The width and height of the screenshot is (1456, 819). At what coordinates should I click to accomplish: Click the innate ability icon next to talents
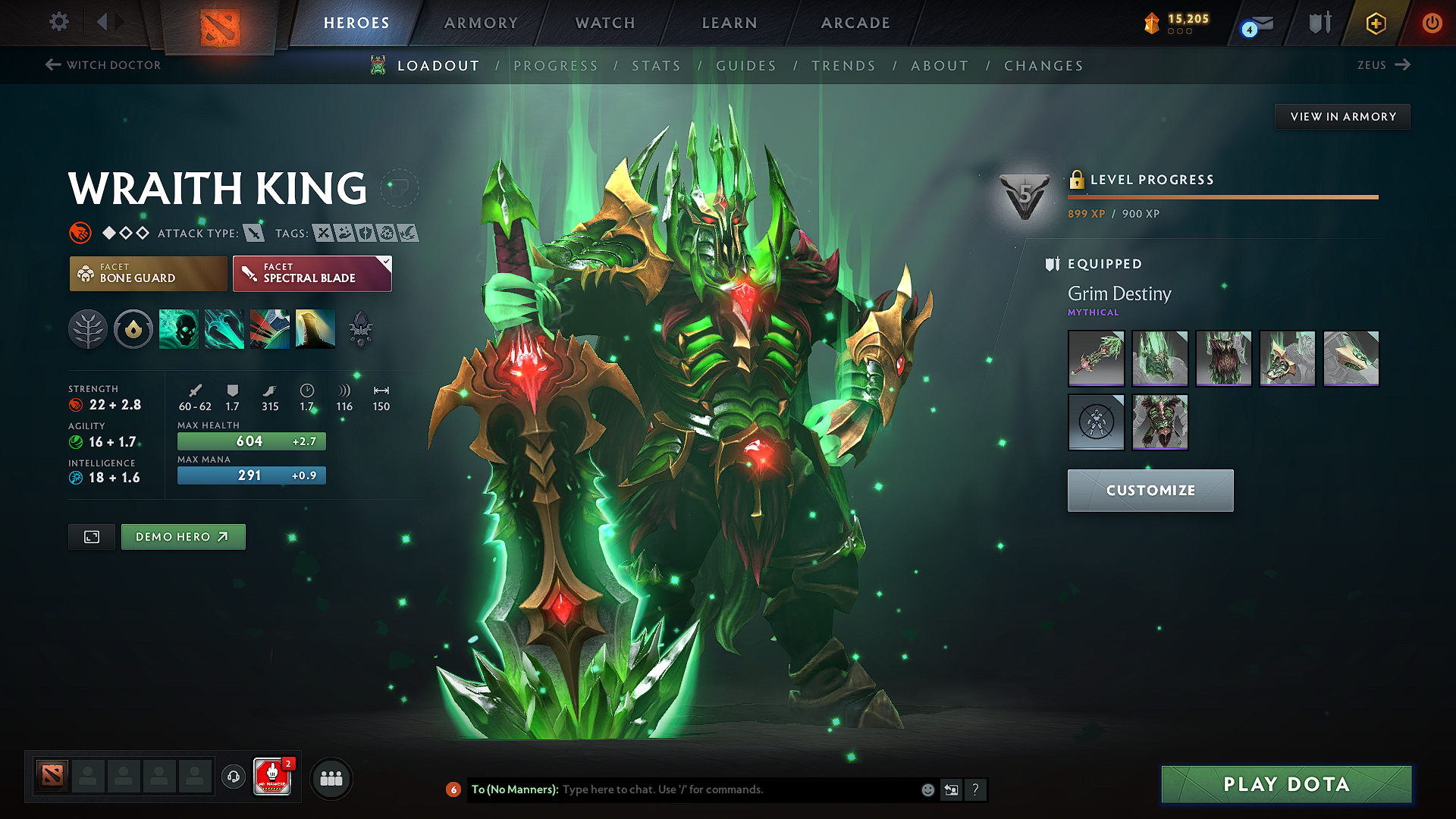tap(133, 328)
